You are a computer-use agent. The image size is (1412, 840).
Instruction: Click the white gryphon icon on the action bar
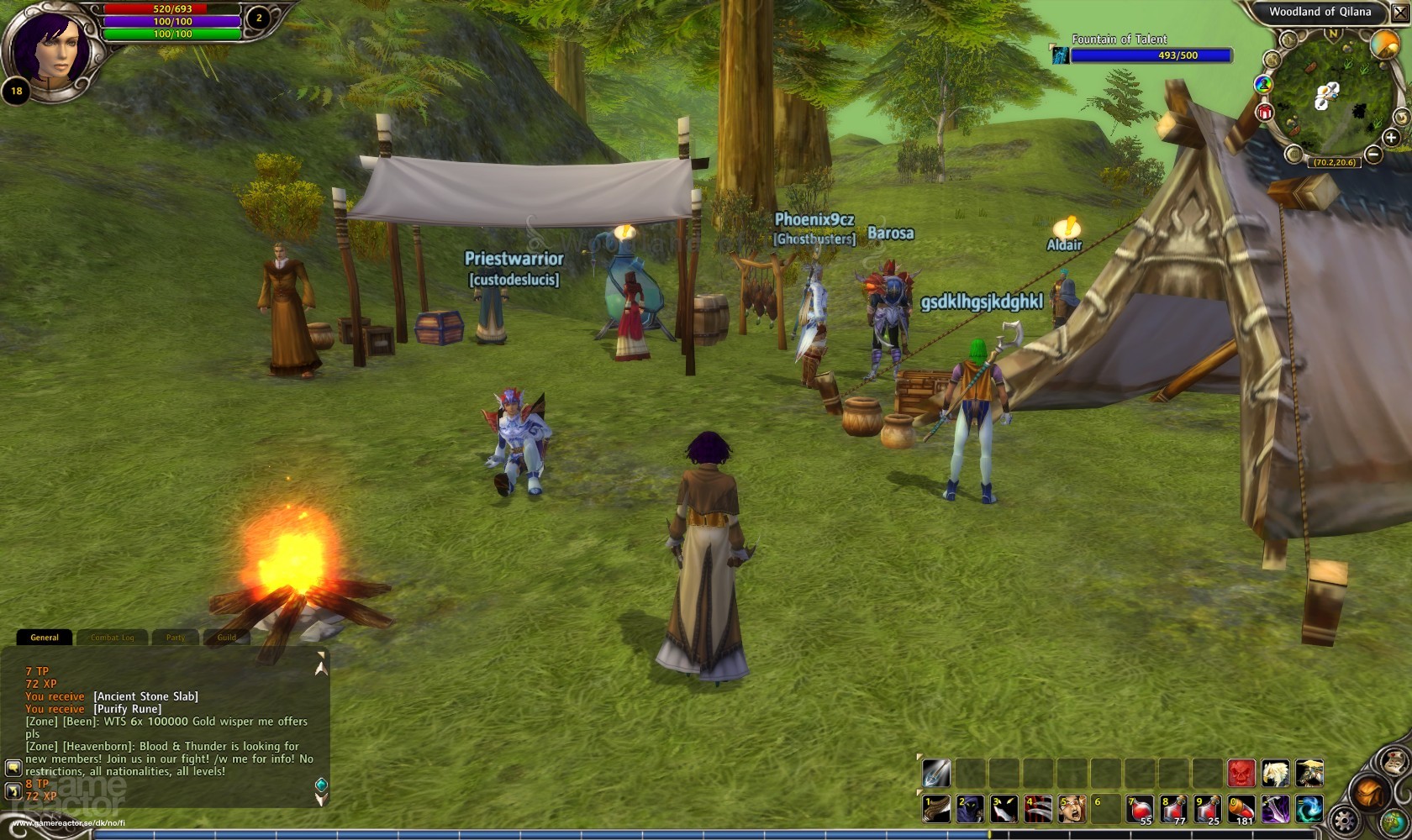(x=1275, y=773)
